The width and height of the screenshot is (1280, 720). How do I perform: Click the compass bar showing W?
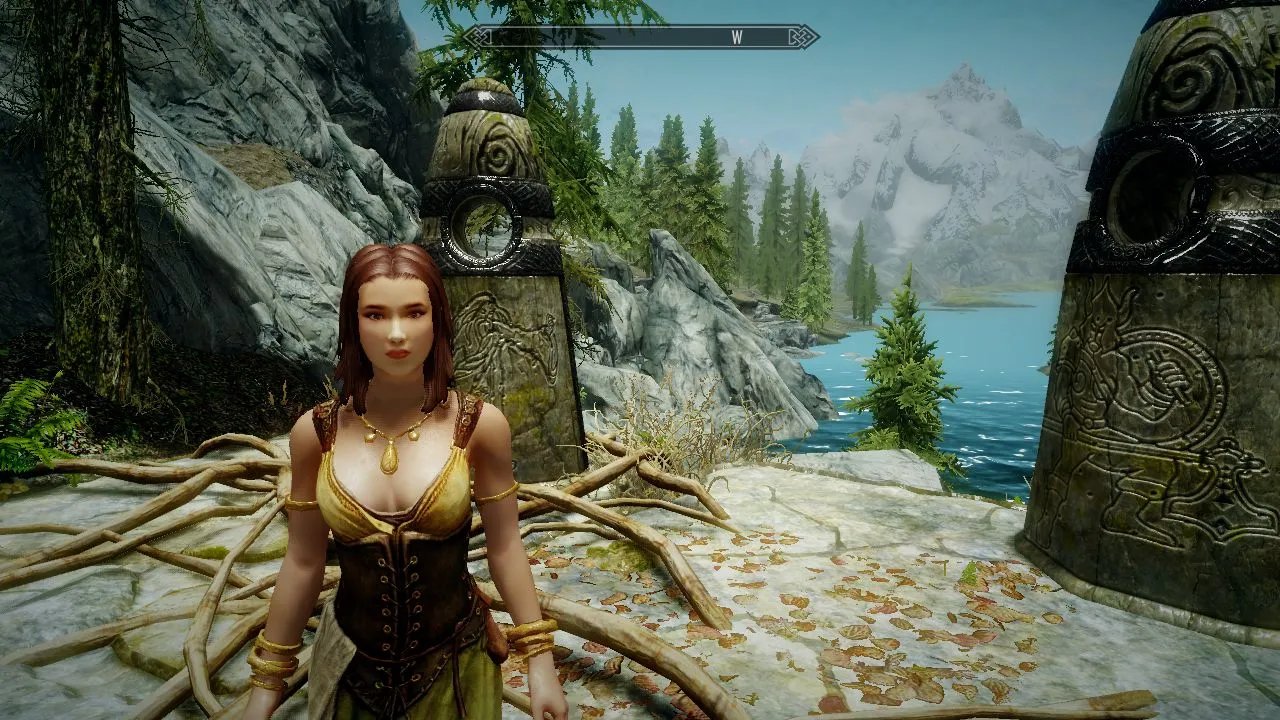click(x=640, y=37)
